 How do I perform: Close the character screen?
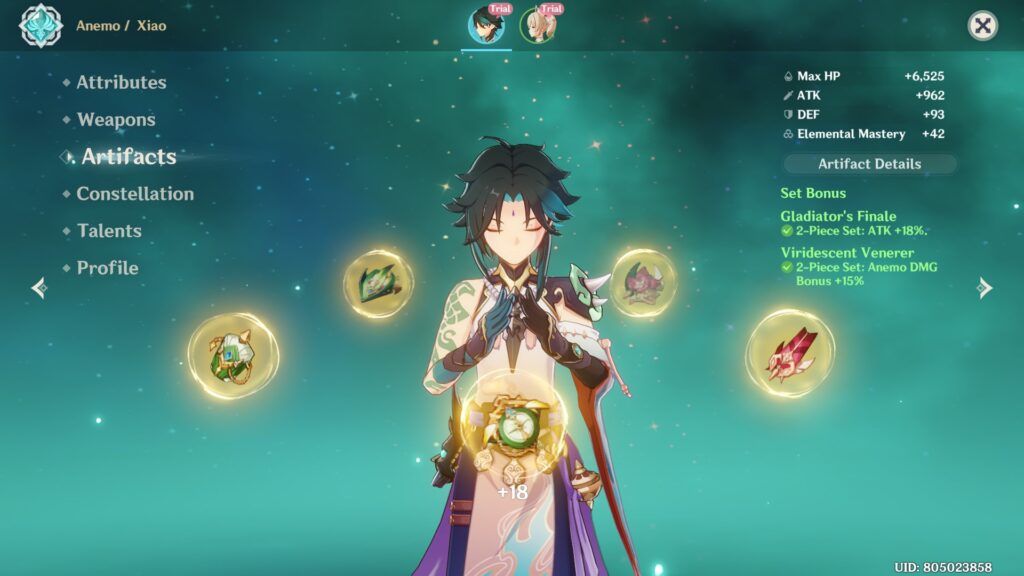tap(983, 26)
